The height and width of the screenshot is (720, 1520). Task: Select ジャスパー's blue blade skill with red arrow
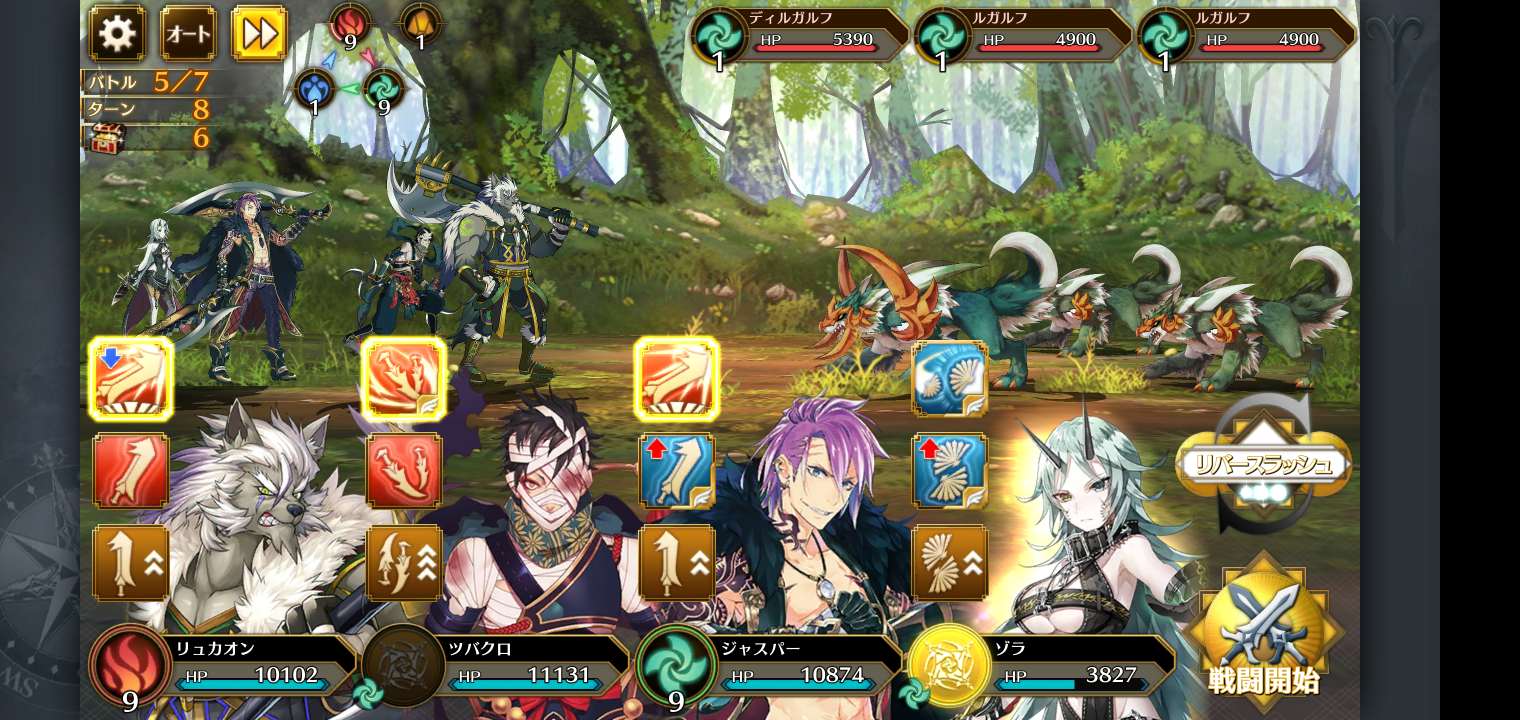677,471
